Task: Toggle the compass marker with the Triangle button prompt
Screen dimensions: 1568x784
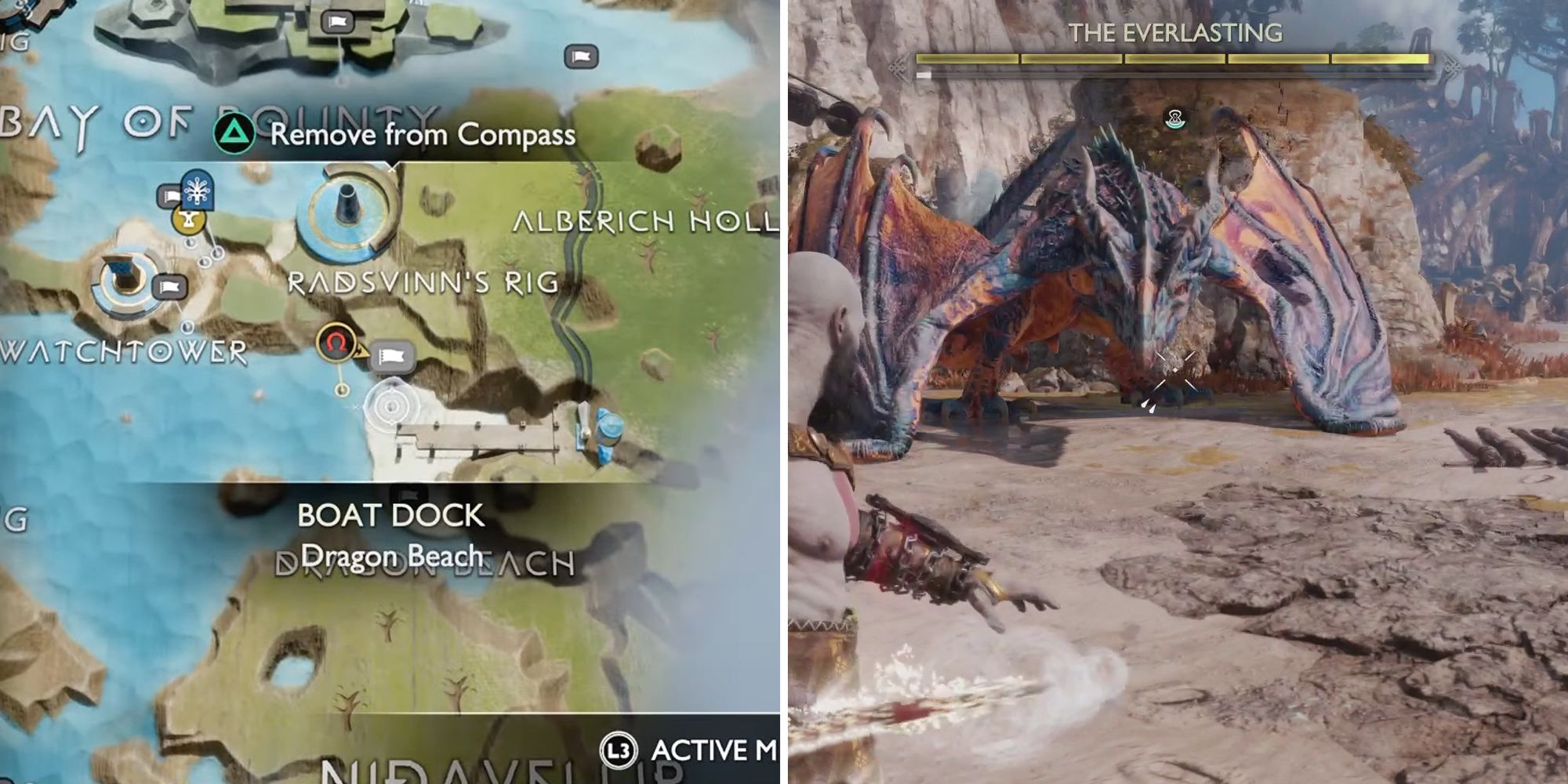Action: click(x=235, y=133)
